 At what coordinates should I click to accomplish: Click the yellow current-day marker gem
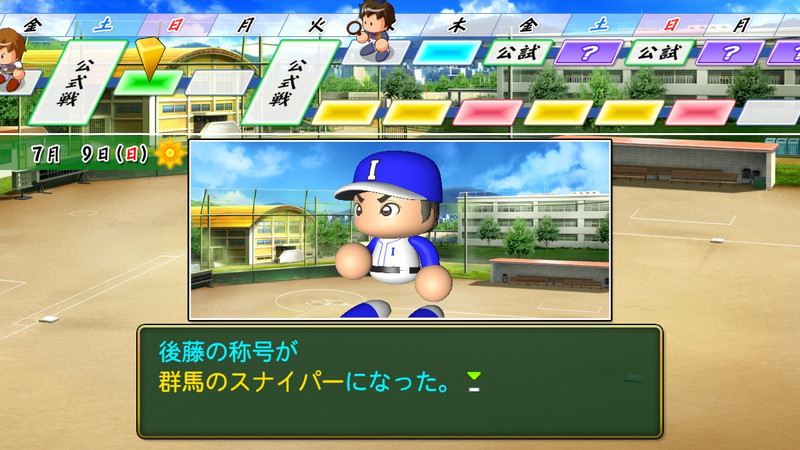click(149, 57)
